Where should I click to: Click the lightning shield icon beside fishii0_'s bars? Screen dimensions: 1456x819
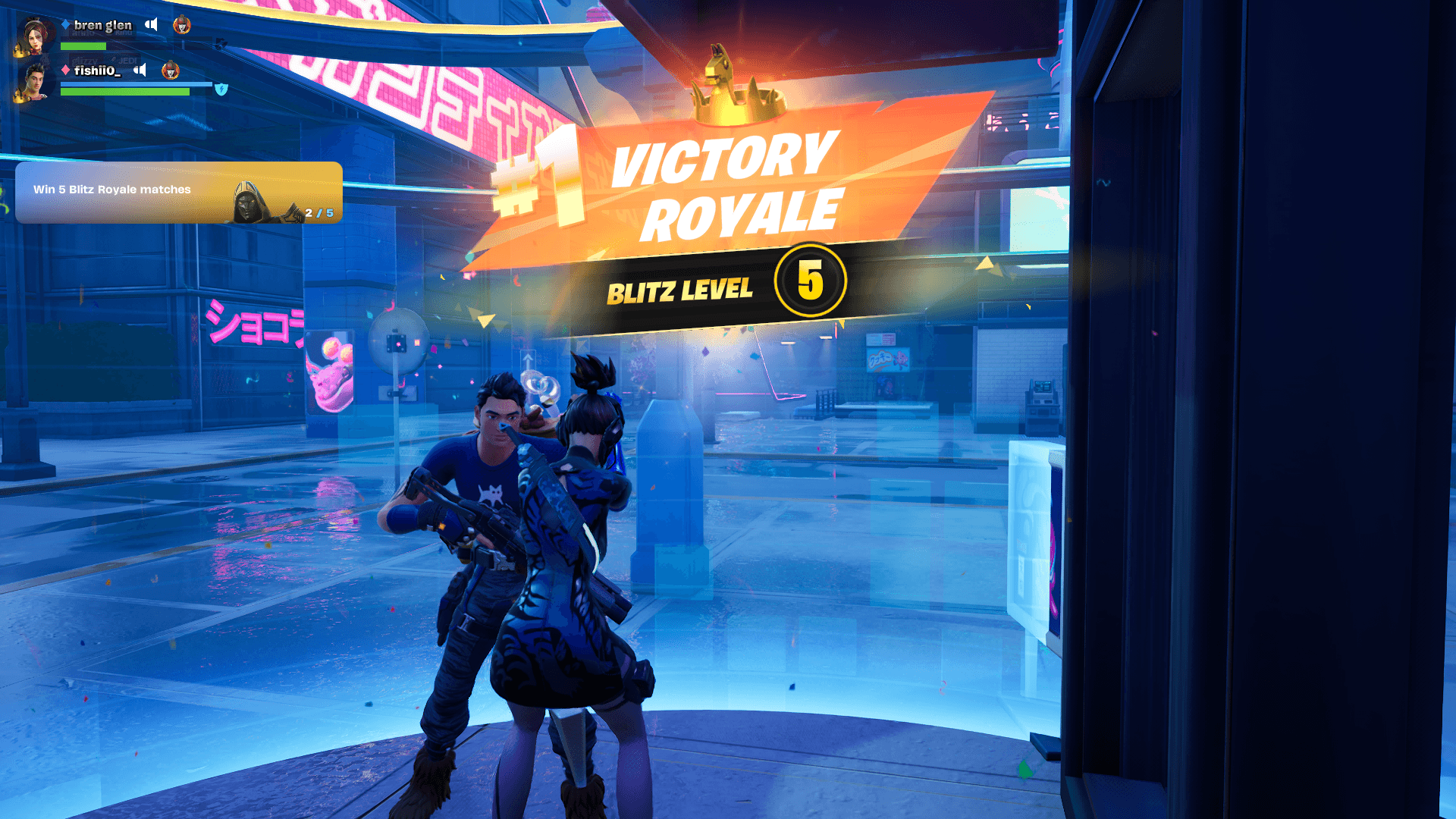(x=220, y=89)
